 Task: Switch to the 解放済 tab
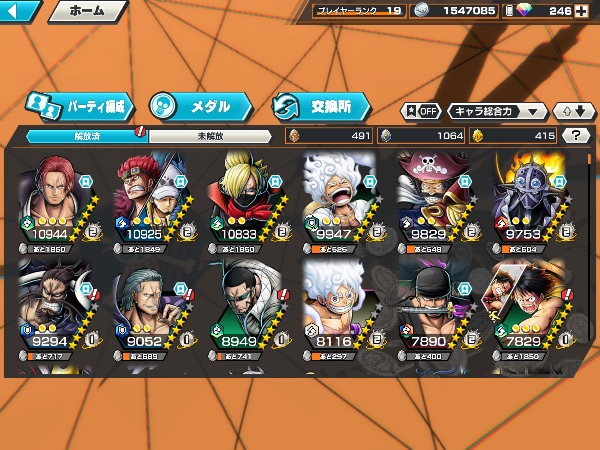pos(86,135)
